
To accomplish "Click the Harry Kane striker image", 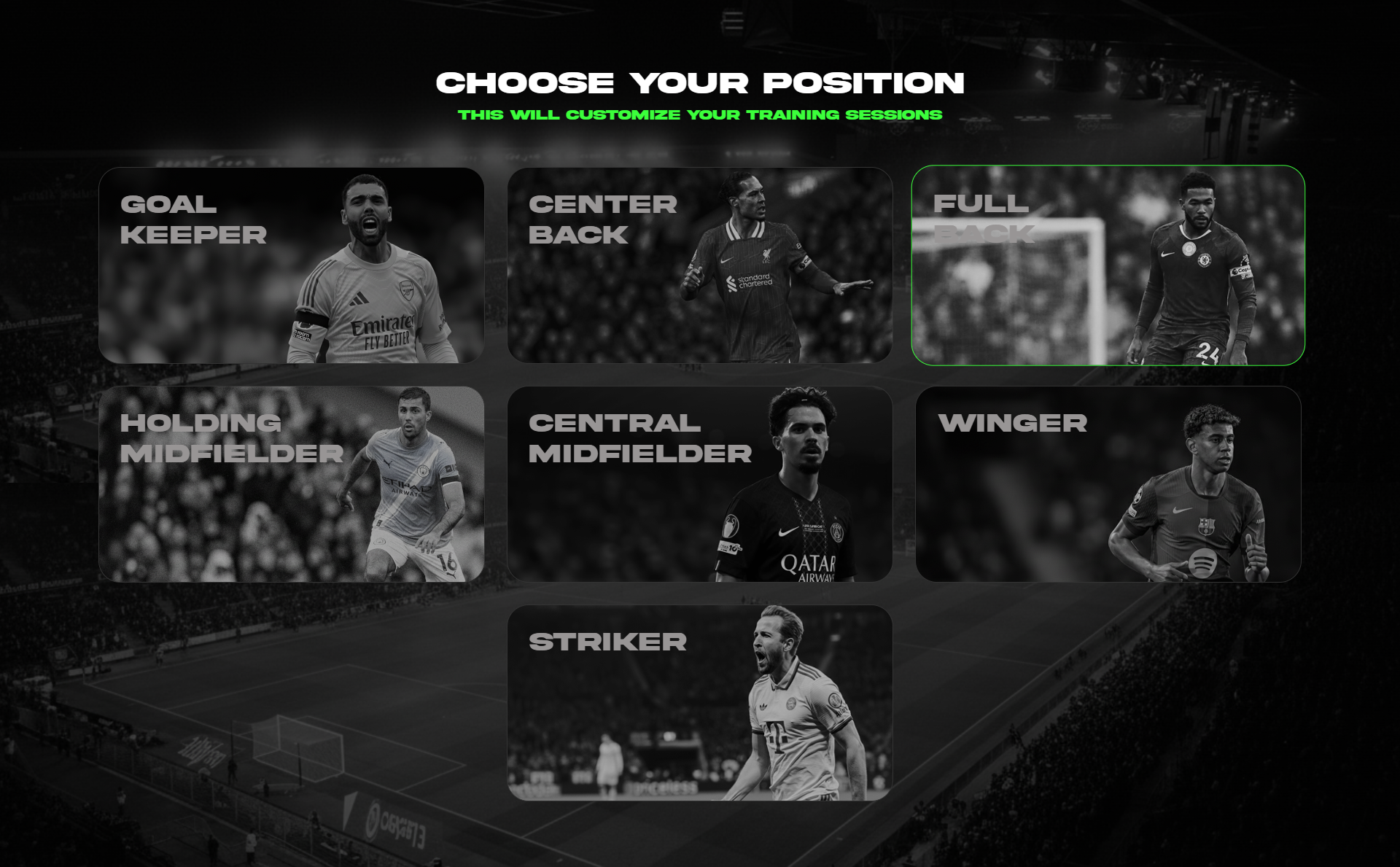I will 787,715.
